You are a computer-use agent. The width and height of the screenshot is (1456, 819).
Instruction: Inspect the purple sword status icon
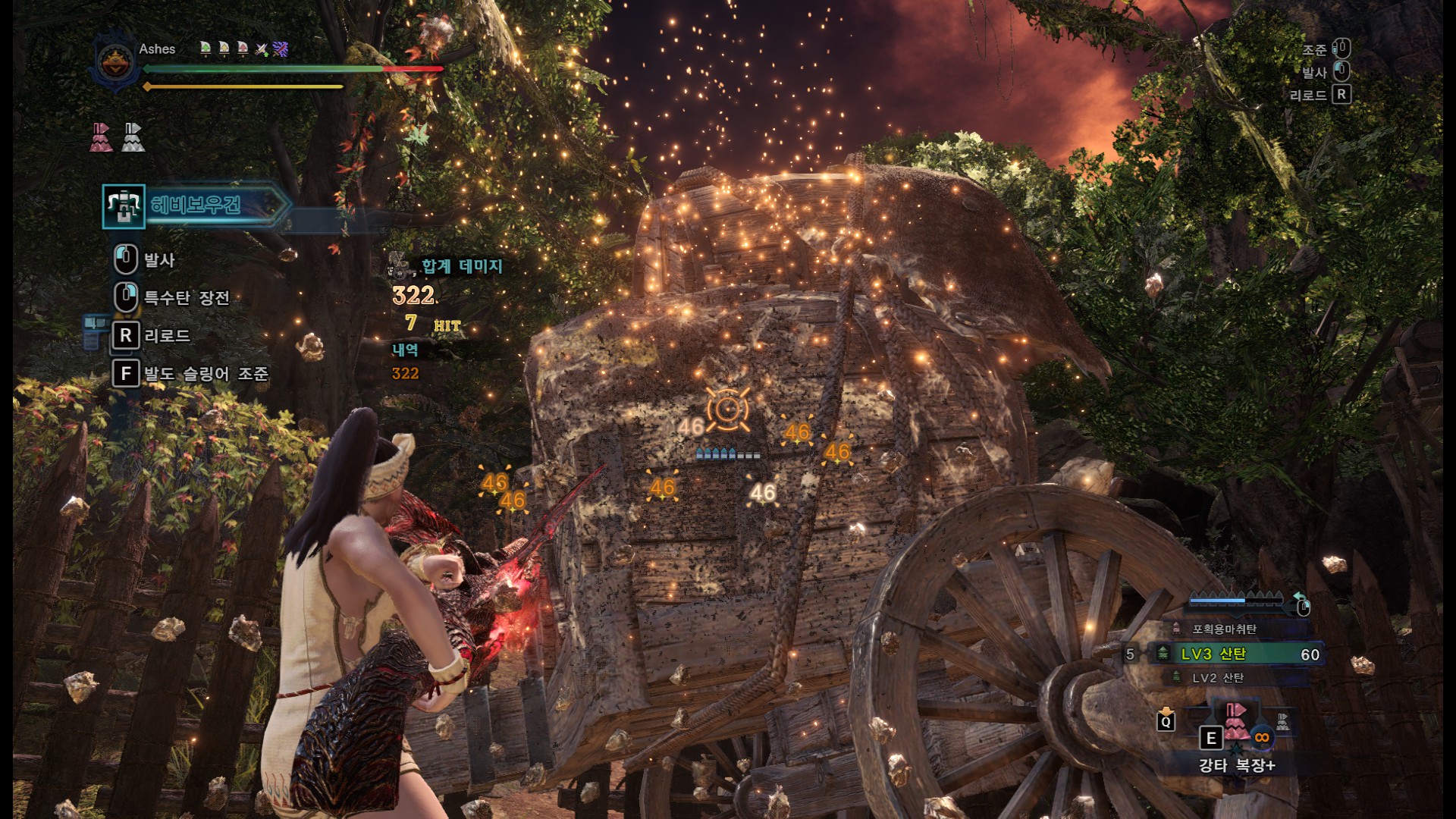point(281,49)
